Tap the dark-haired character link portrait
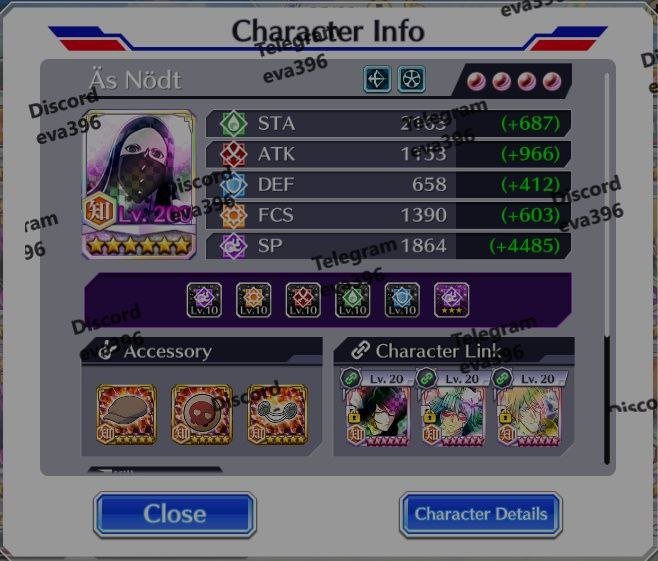Image resolution: width=658 pixels, height=561 pixels. [x=374, y=414]
